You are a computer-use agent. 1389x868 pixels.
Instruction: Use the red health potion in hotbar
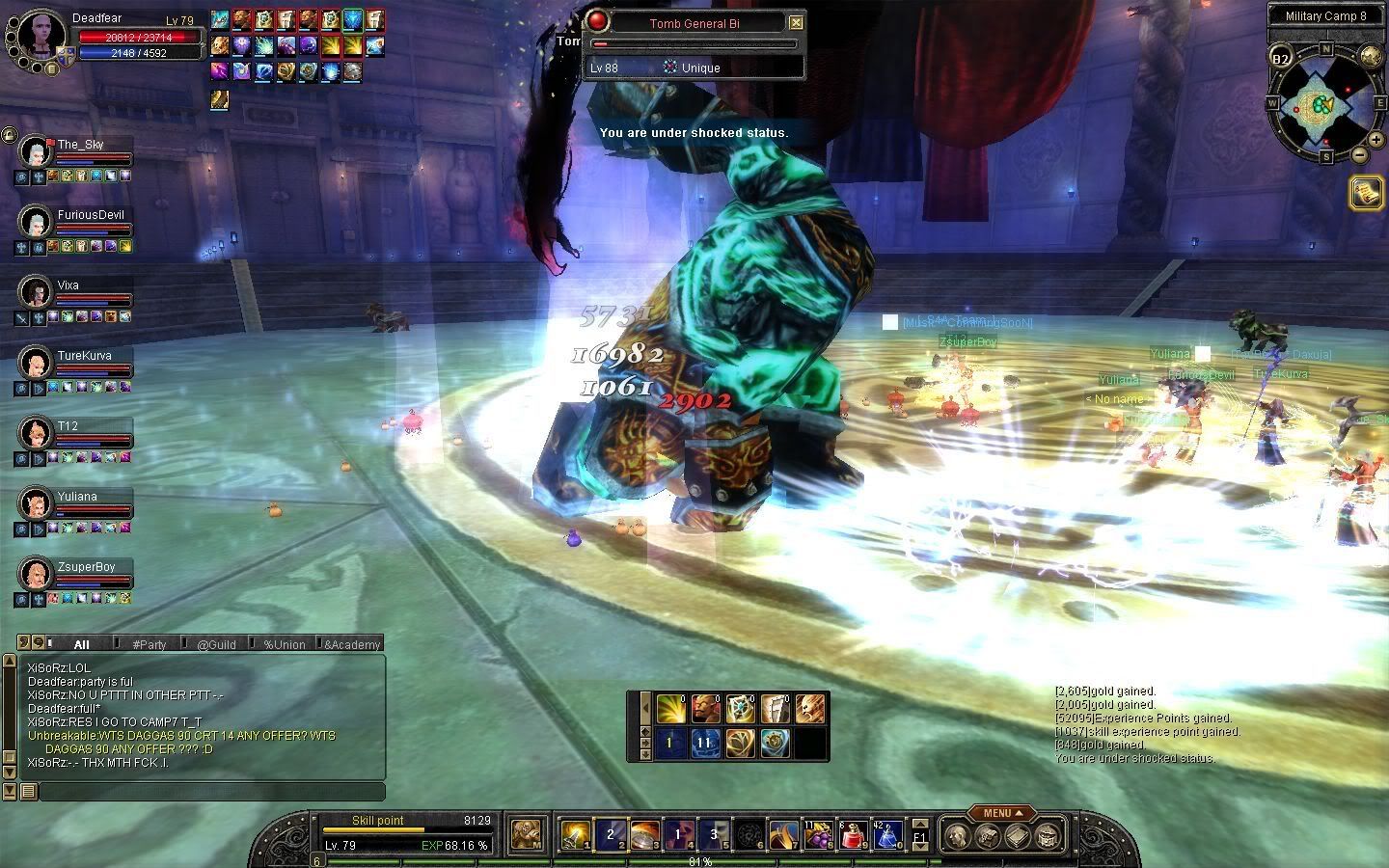[x=852, y=835]
